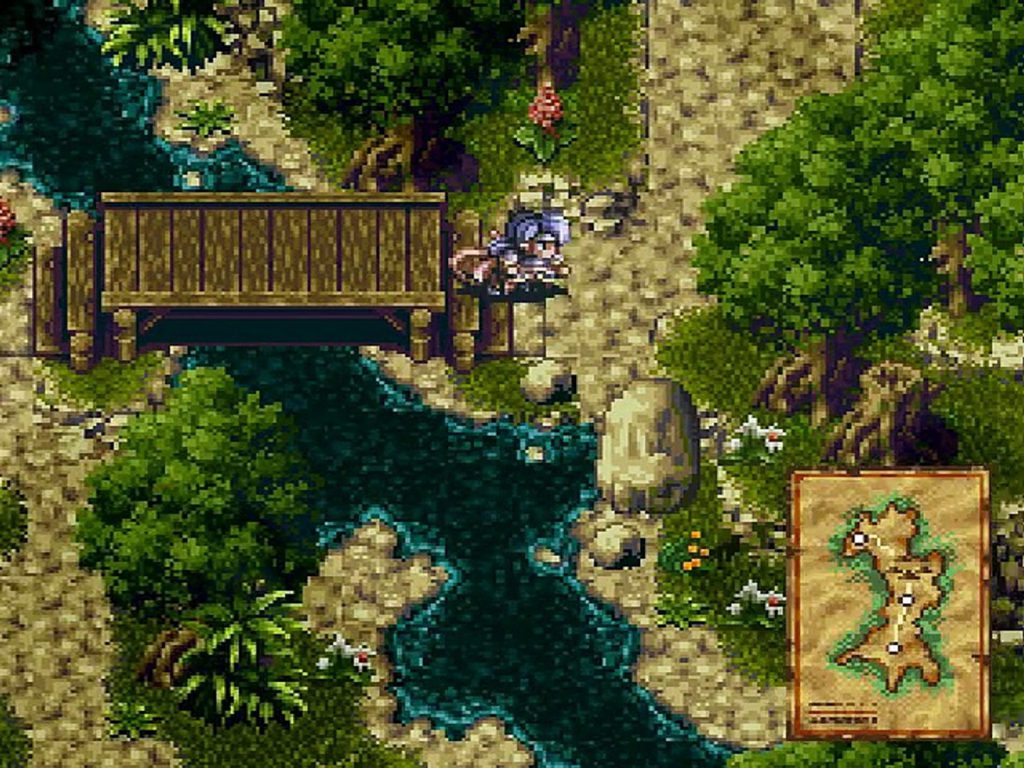This screenshot has width=1024, height=768.
Task: Click the southernmost white marker on the minimap
Action: point(893,648)
